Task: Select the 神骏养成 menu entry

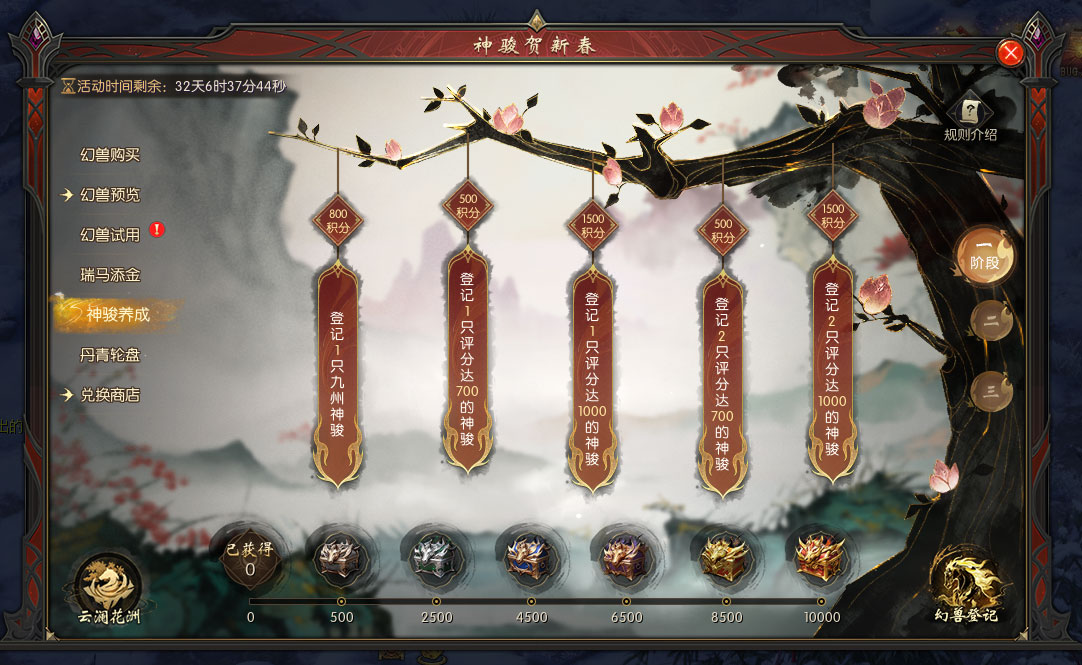Action: point(117,314)
